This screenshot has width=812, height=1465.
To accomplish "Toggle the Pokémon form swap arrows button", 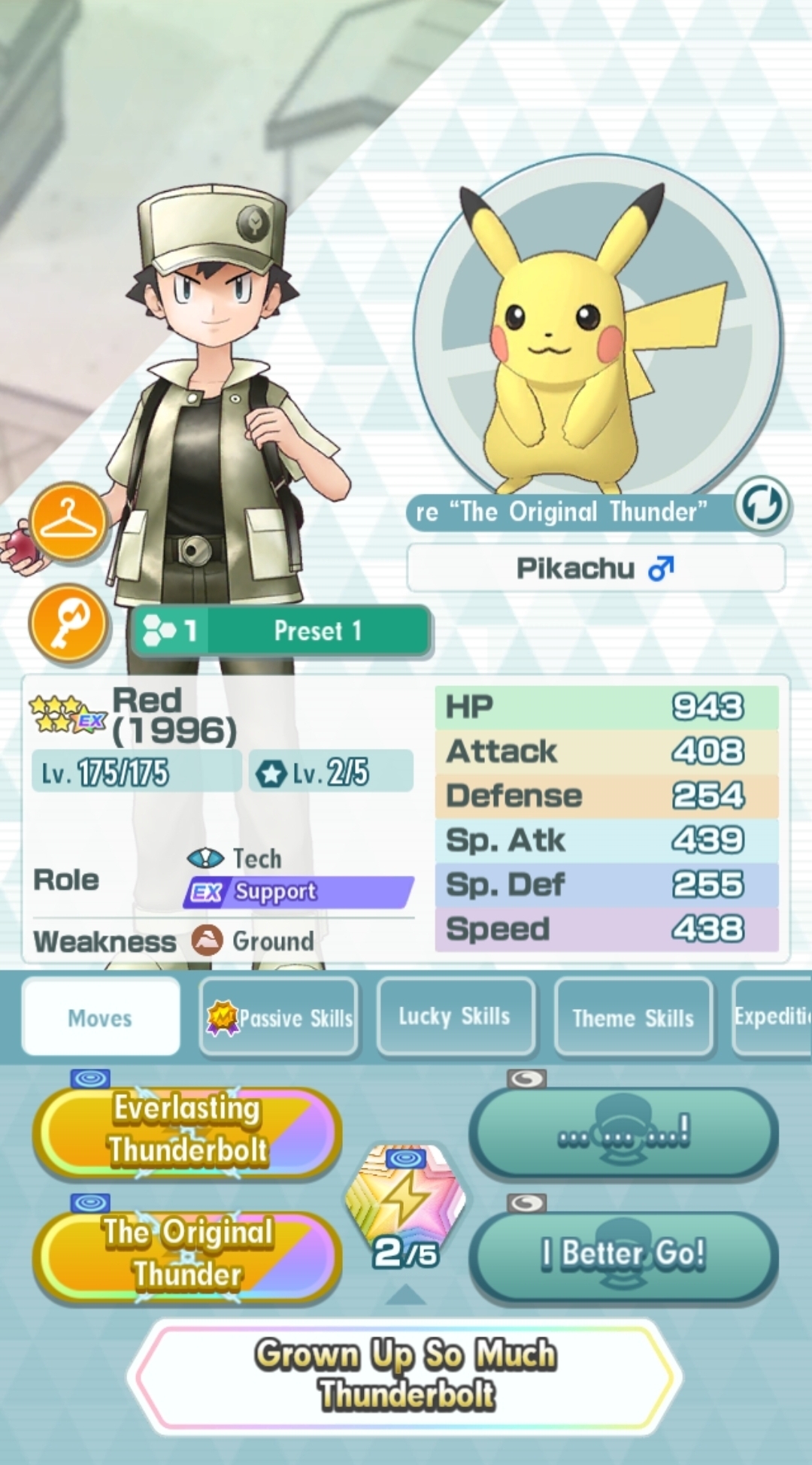I will coord(761,505).
